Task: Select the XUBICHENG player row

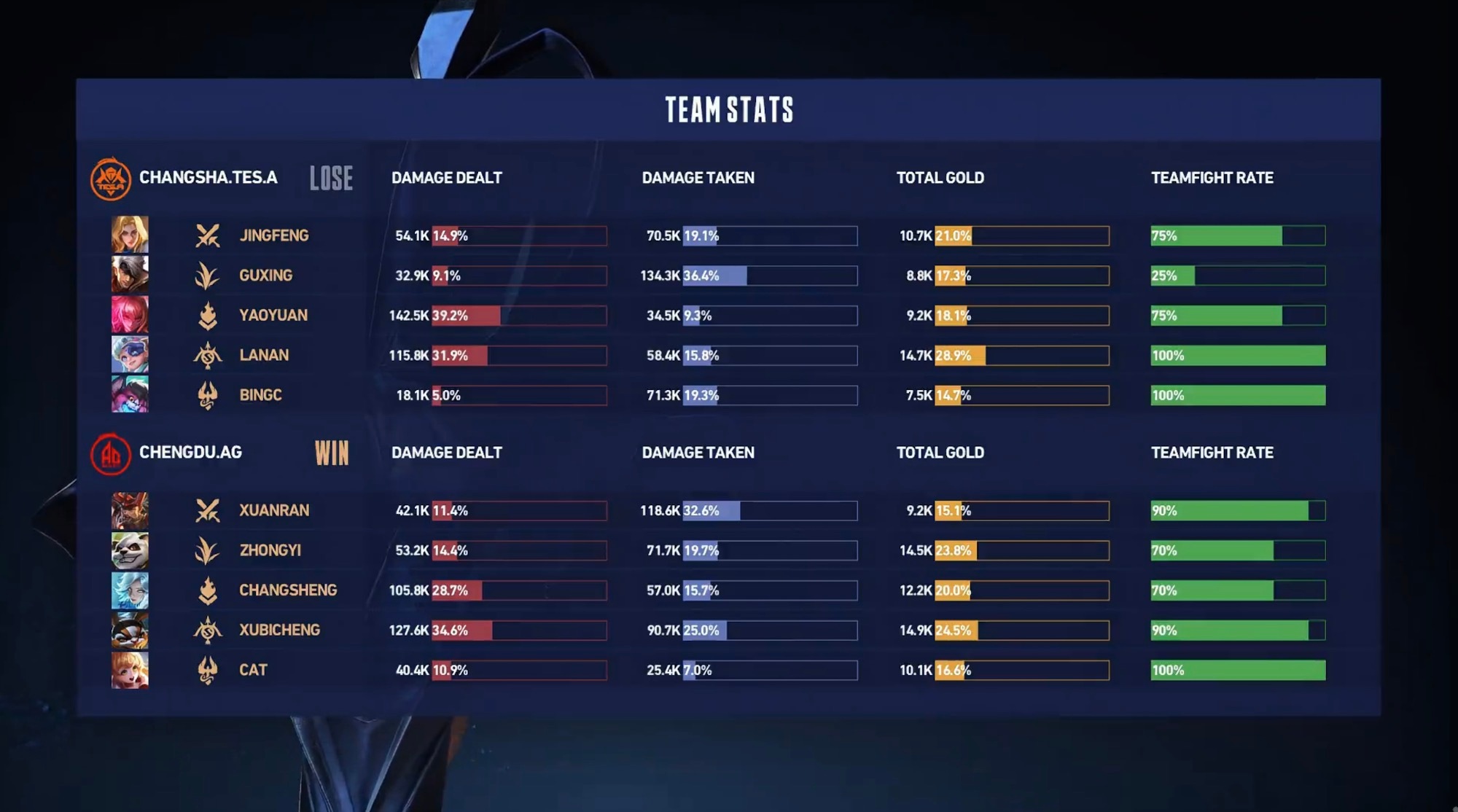Action: click(x=279, y=630)
